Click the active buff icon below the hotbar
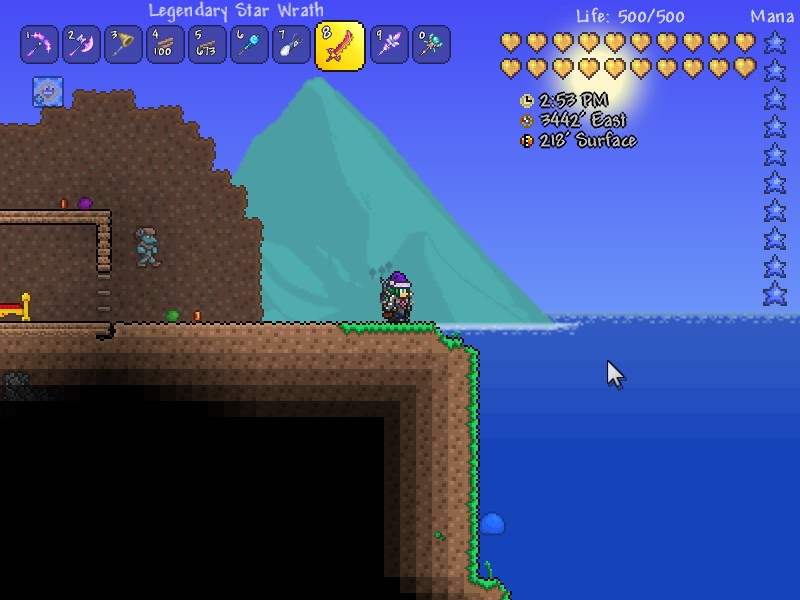This screenshot has width=800, height=600. (48, 91)
